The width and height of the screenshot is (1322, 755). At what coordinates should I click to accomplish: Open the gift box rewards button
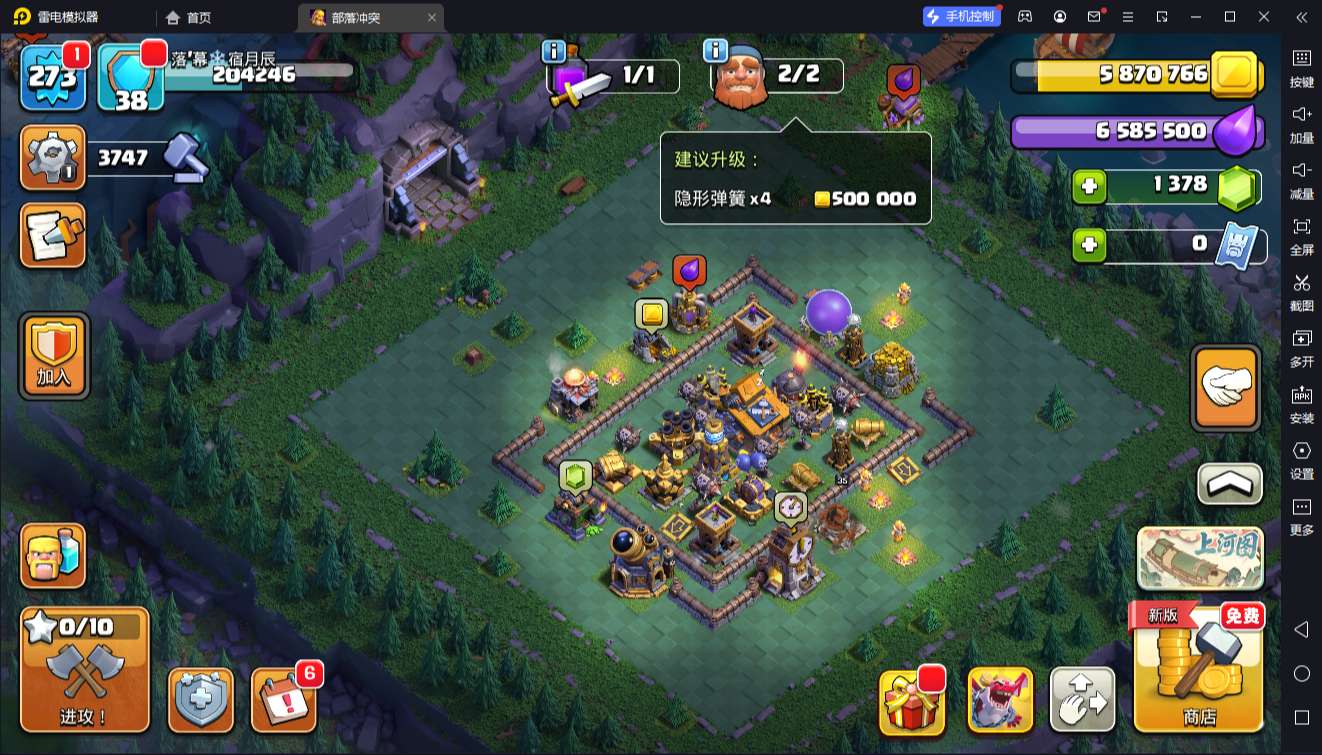[911, 700]
